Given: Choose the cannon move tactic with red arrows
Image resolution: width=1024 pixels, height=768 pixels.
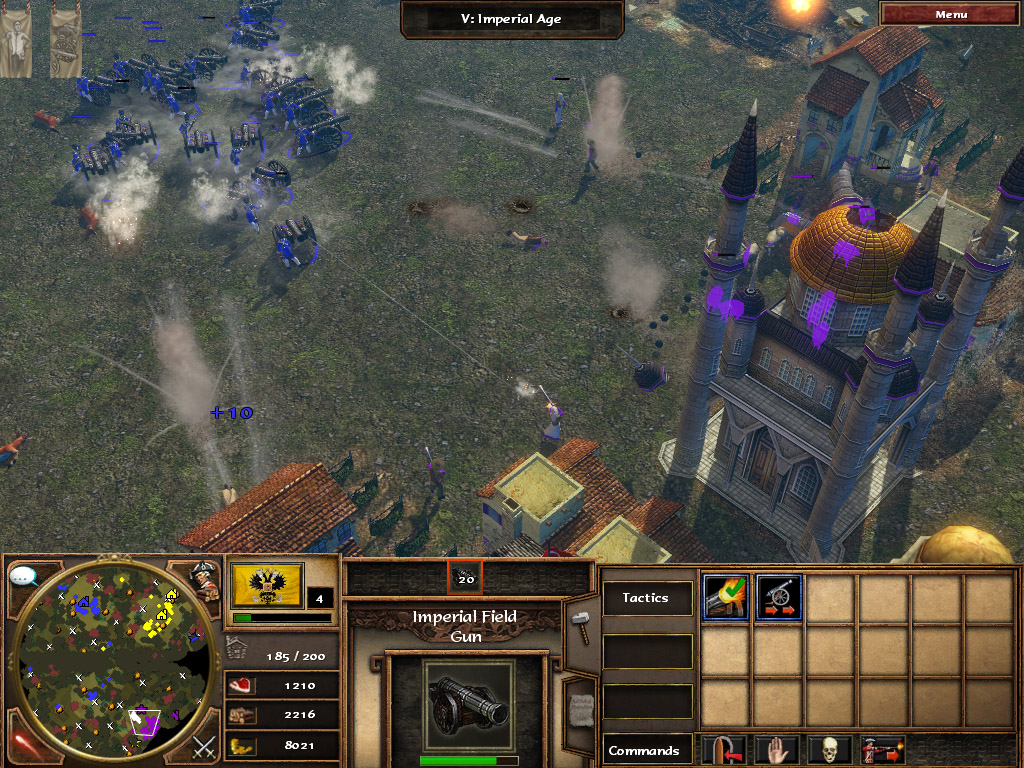Looking at the screenshot, I should (779, 598).
